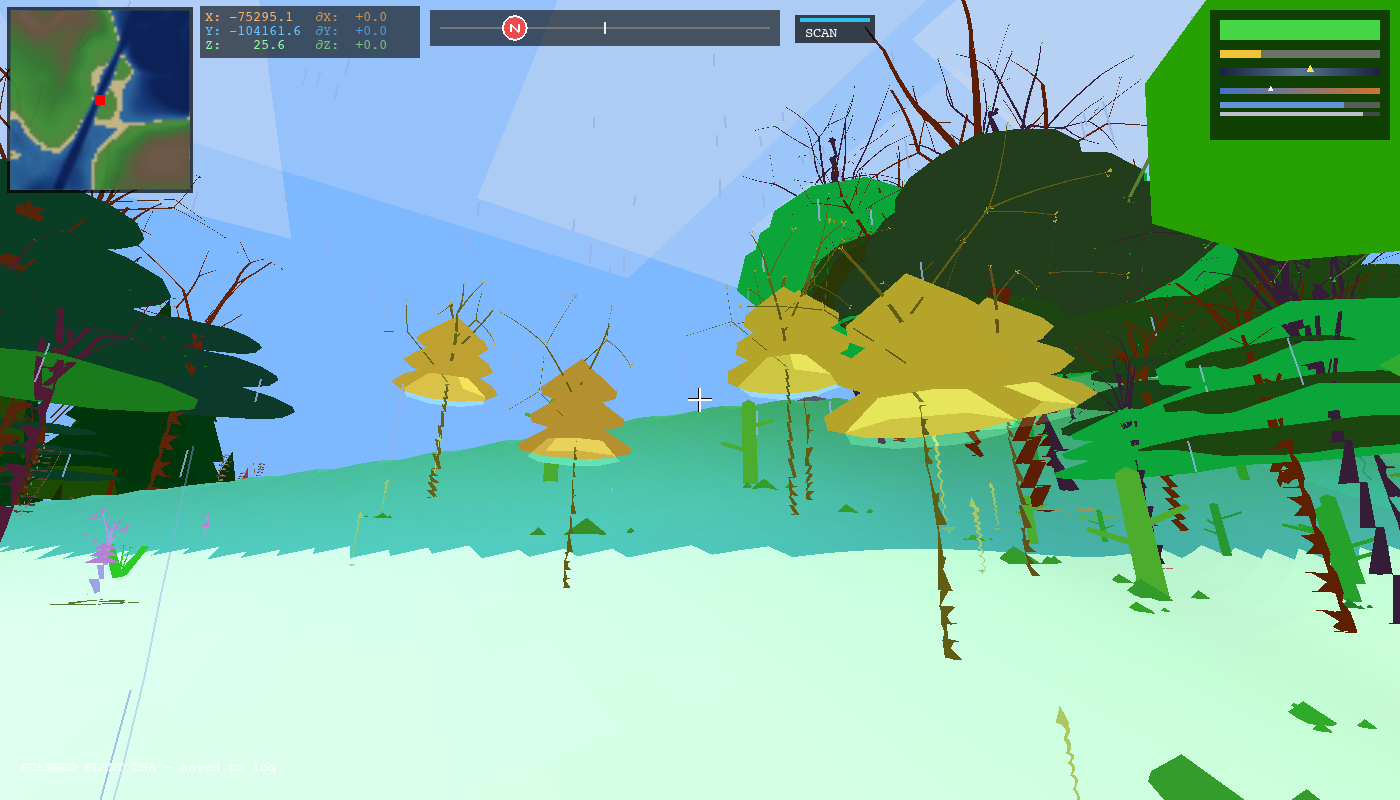Select the red position marker on the minimap
This screenshot has width=1400, height=800.
(98, 101)
